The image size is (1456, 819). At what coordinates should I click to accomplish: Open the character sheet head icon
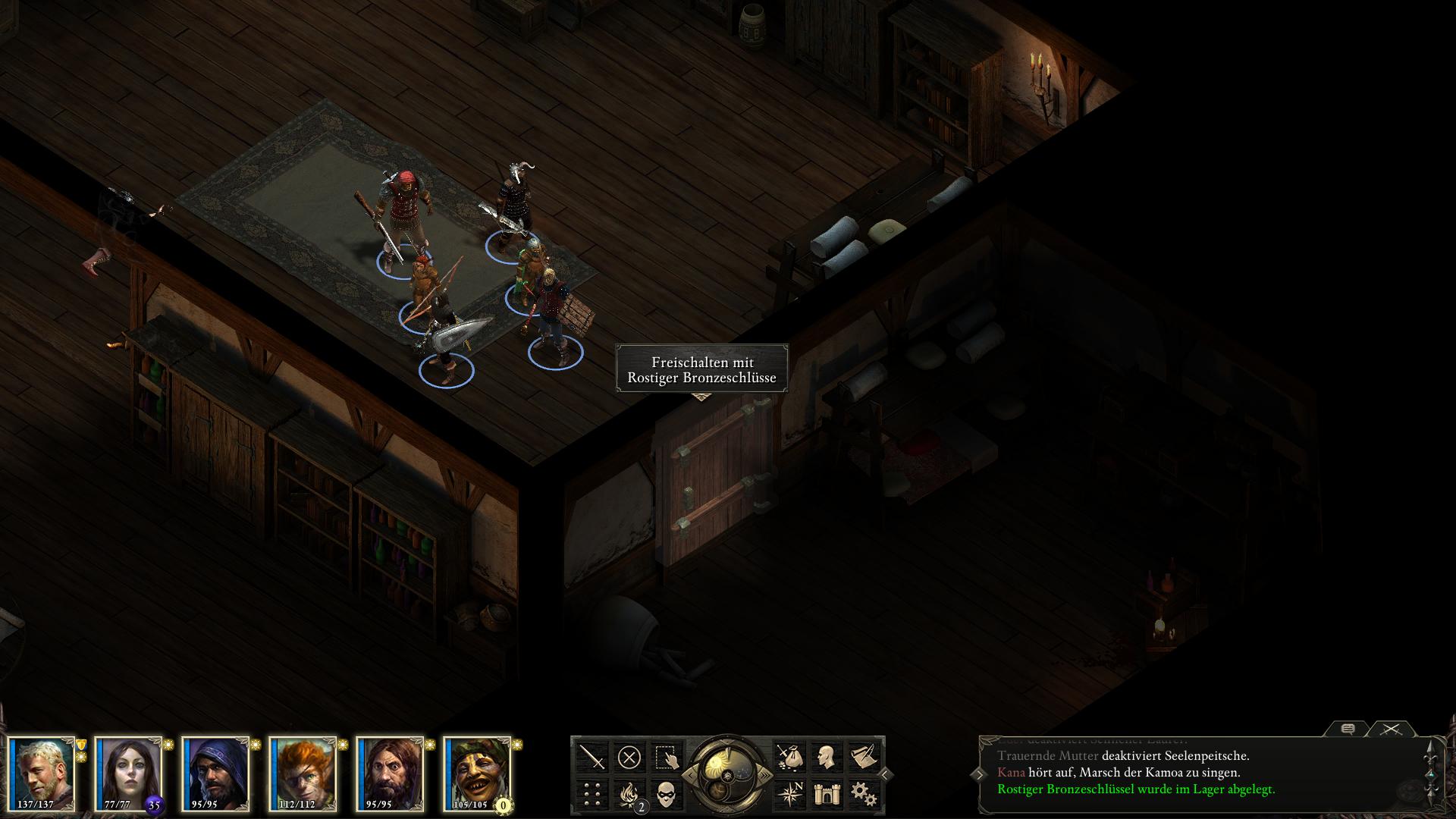tap(826, 757)
